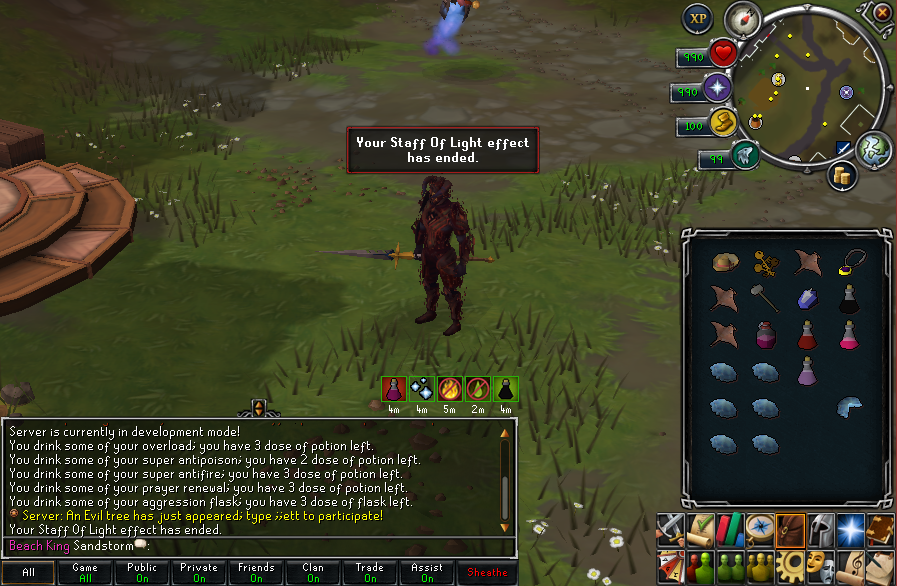Switch to the worn equipment helmet tab
The width and height of the screenshot is (897, 586).
[821, 527]
